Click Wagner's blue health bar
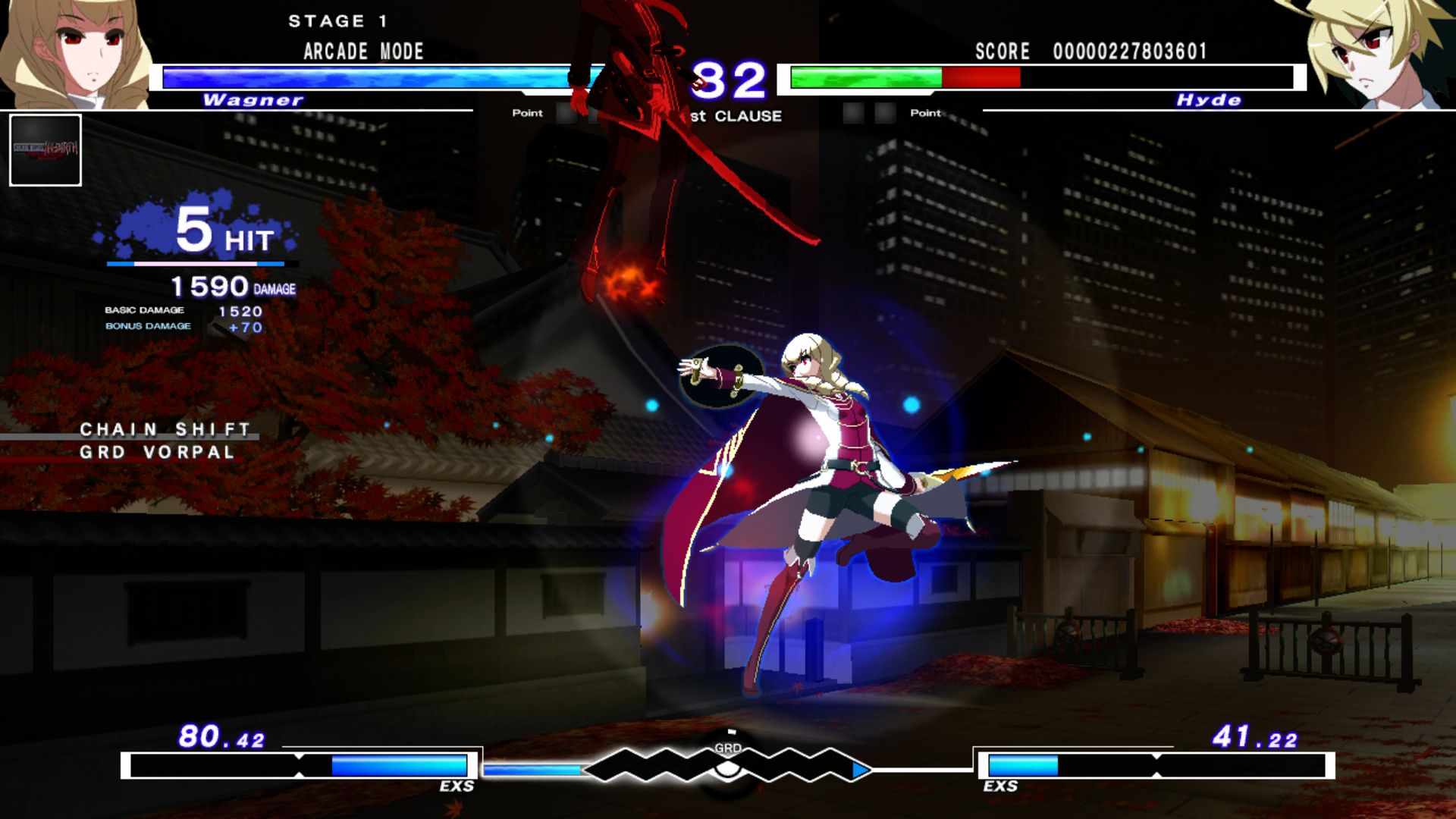The height and width of the screenshot is (819, 1456). click(x=364, y=74)
